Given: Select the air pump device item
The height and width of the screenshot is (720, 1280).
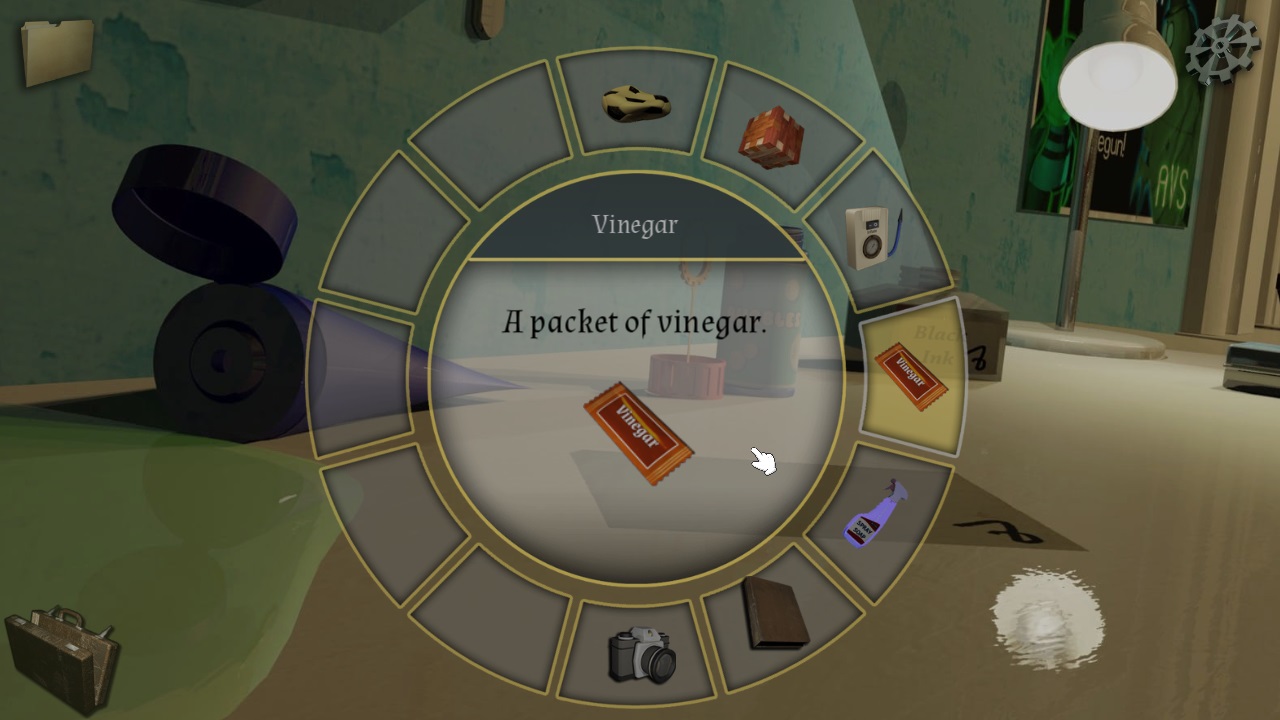Looking at the screenshot, I should coord(868,230).
